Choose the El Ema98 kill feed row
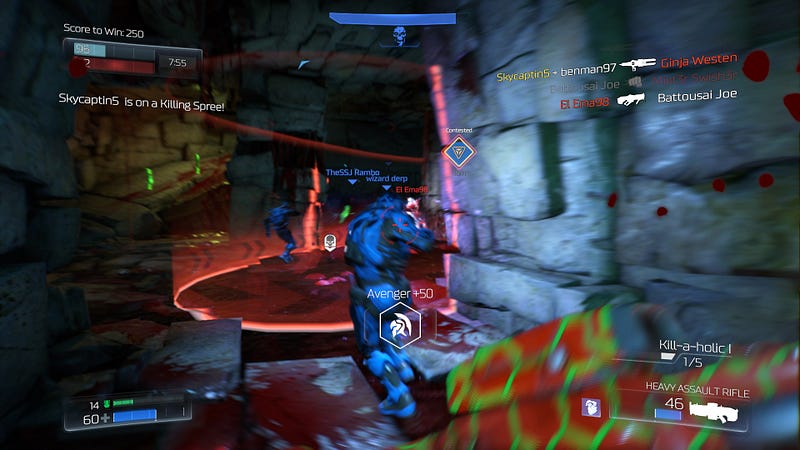Image resolution: width=800 pixels, height=450 pixels. pos(642,99)
